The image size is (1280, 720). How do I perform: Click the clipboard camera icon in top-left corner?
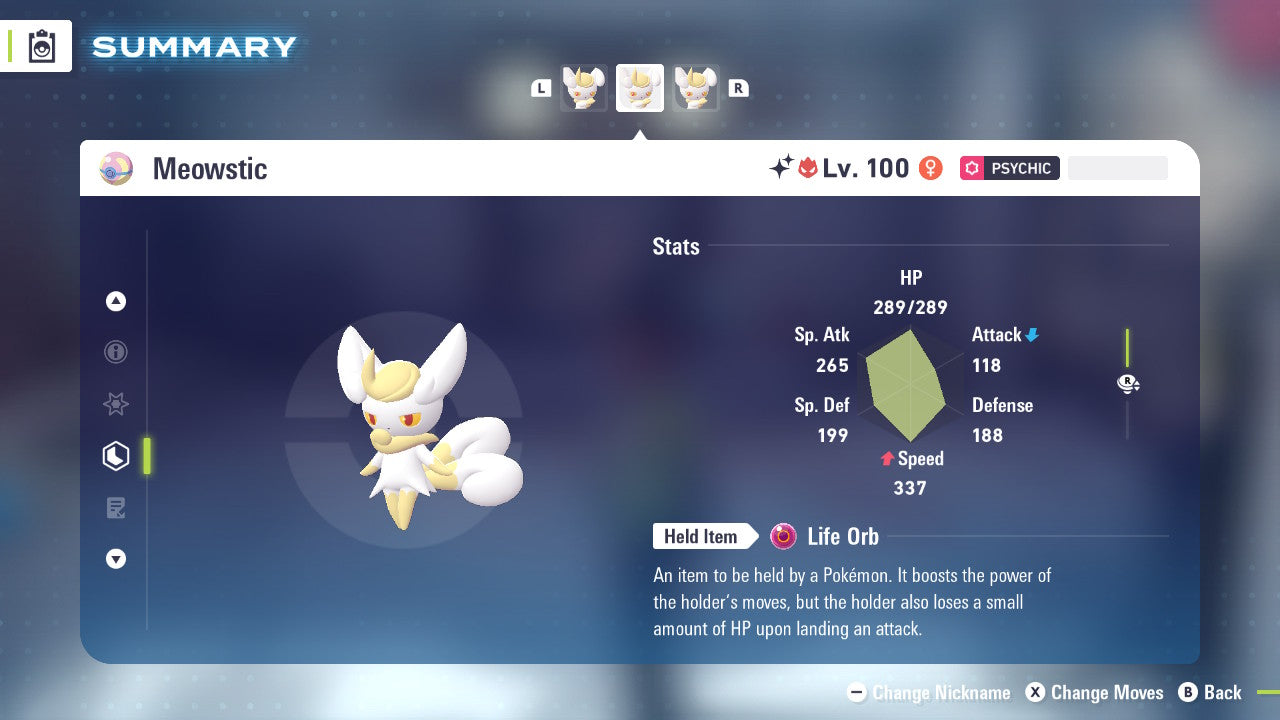(41, 46)
